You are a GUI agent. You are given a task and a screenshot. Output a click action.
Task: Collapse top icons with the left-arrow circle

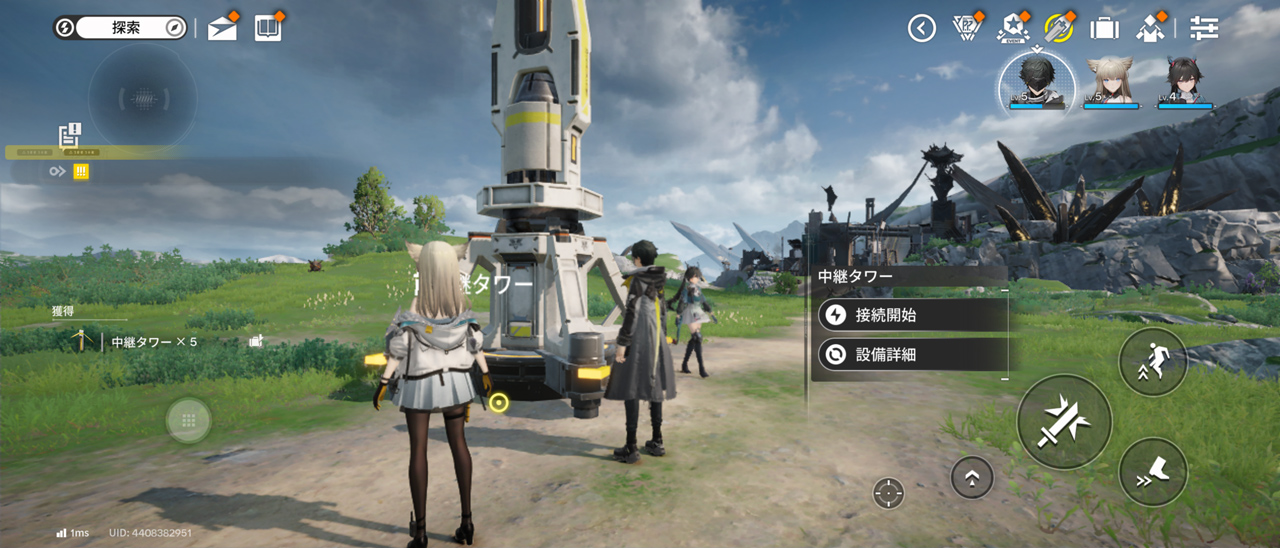click(x=921, y=28)
